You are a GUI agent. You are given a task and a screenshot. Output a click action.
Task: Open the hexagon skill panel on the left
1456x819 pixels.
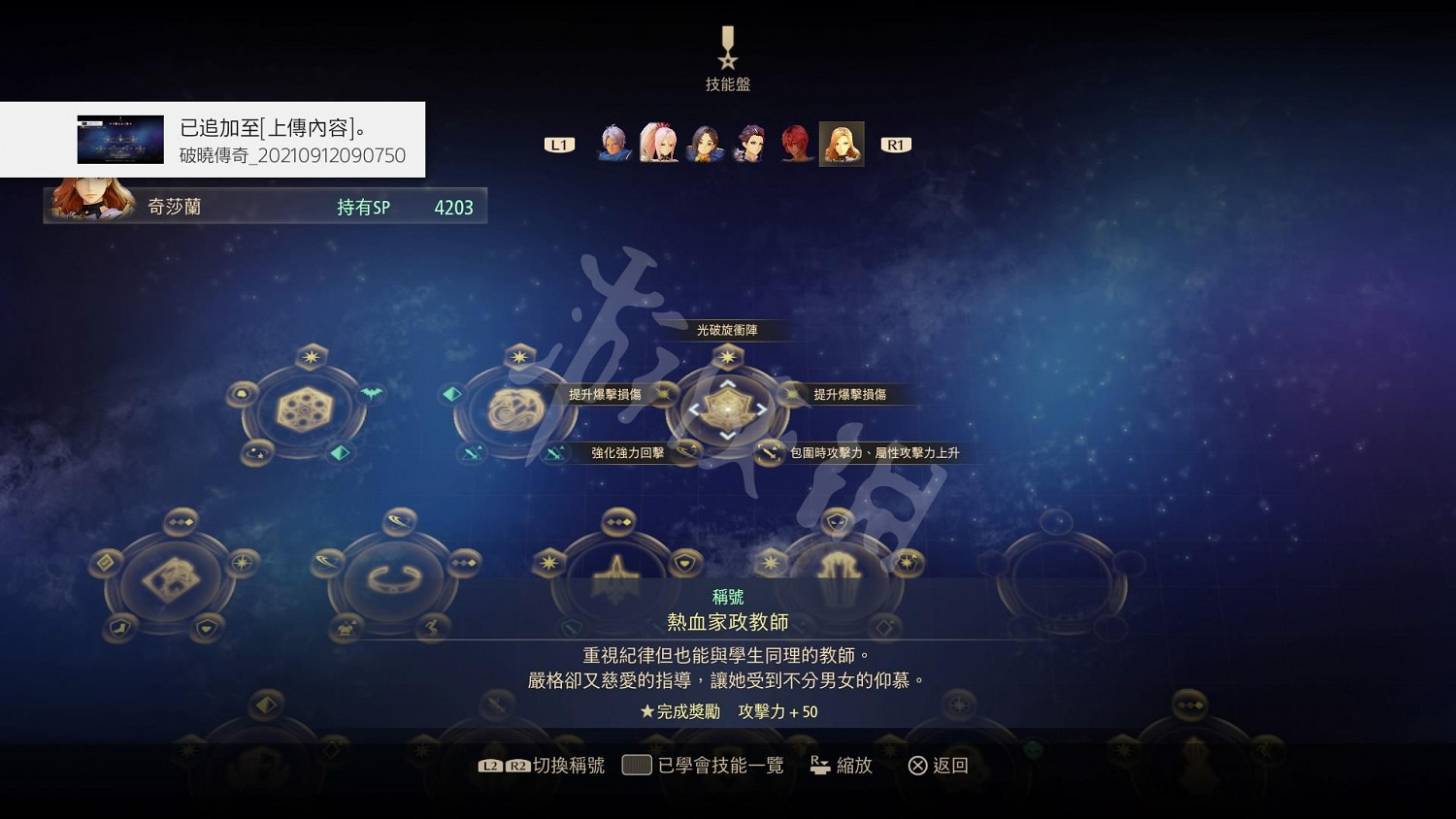pyautogui.click(x=304, y=409)
